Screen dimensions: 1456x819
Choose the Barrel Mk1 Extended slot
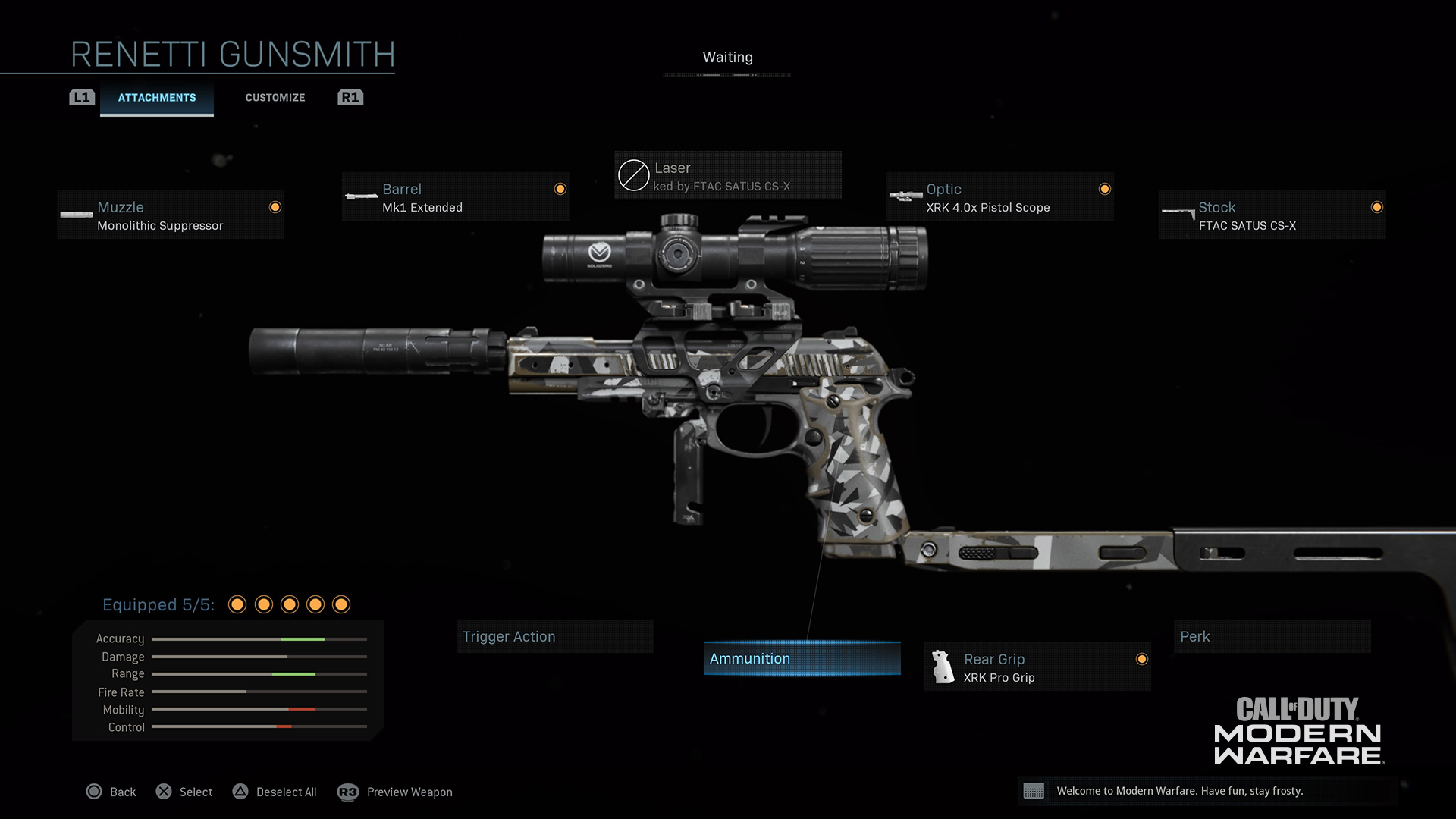(x=455, y=197)
